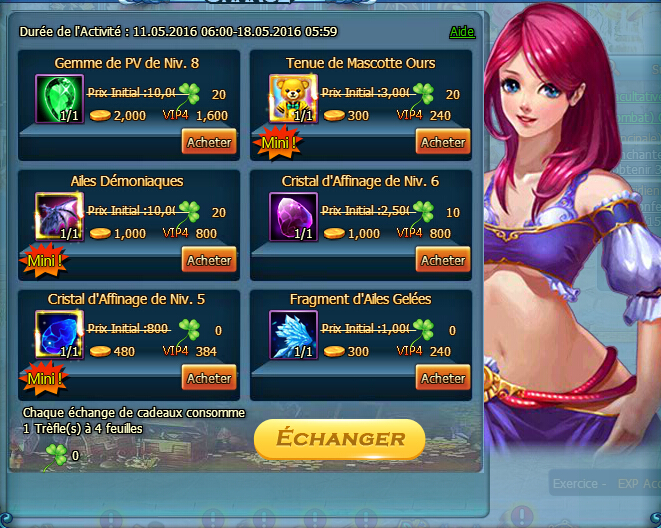The image size is (661, 528).
Task: Buy the Tenue de Mascotte Ours
Action: (x=443, y=142)
